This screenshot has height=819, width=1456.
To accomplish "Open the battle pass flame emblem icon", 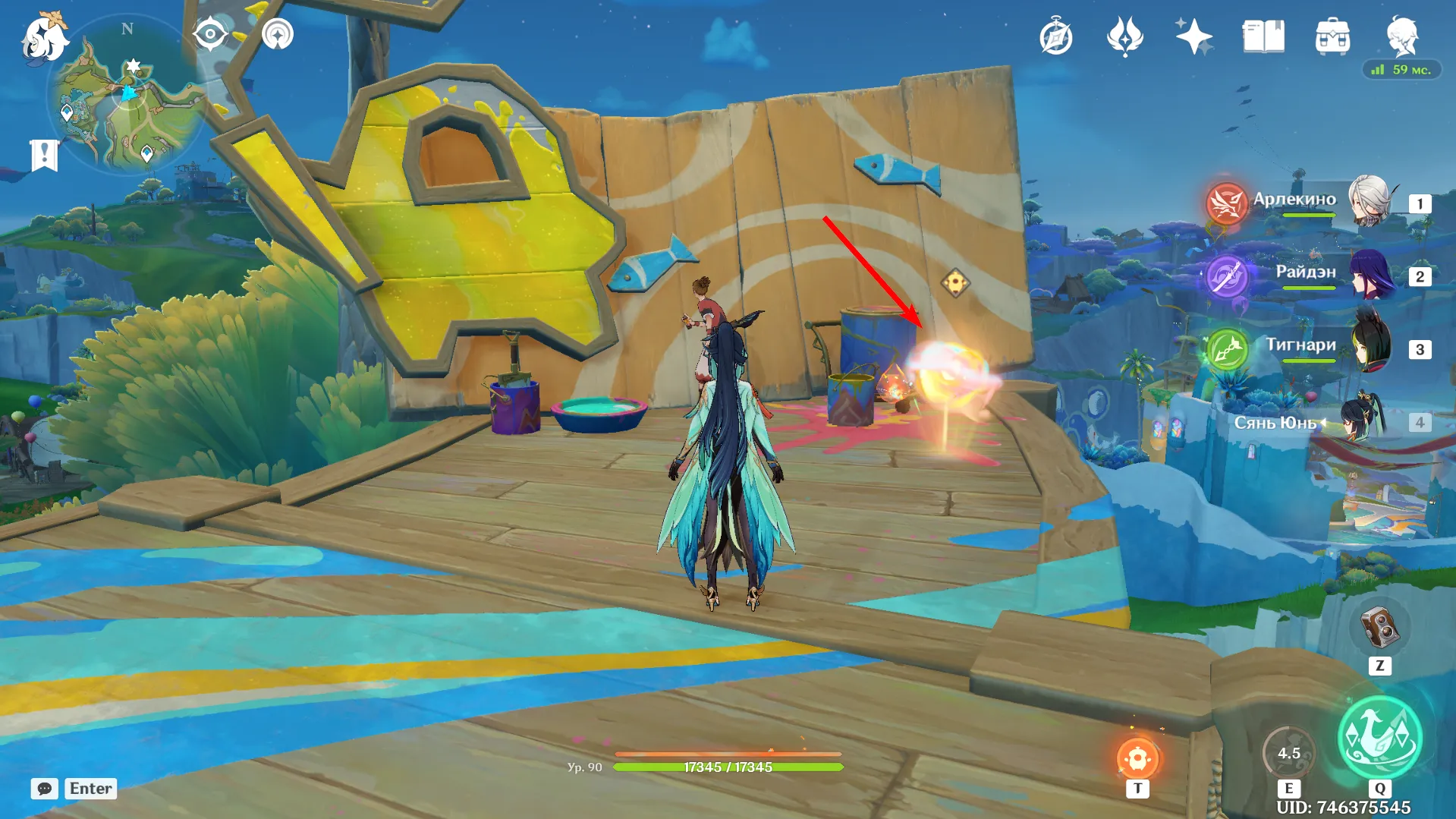I will [x=1125, y=36].
